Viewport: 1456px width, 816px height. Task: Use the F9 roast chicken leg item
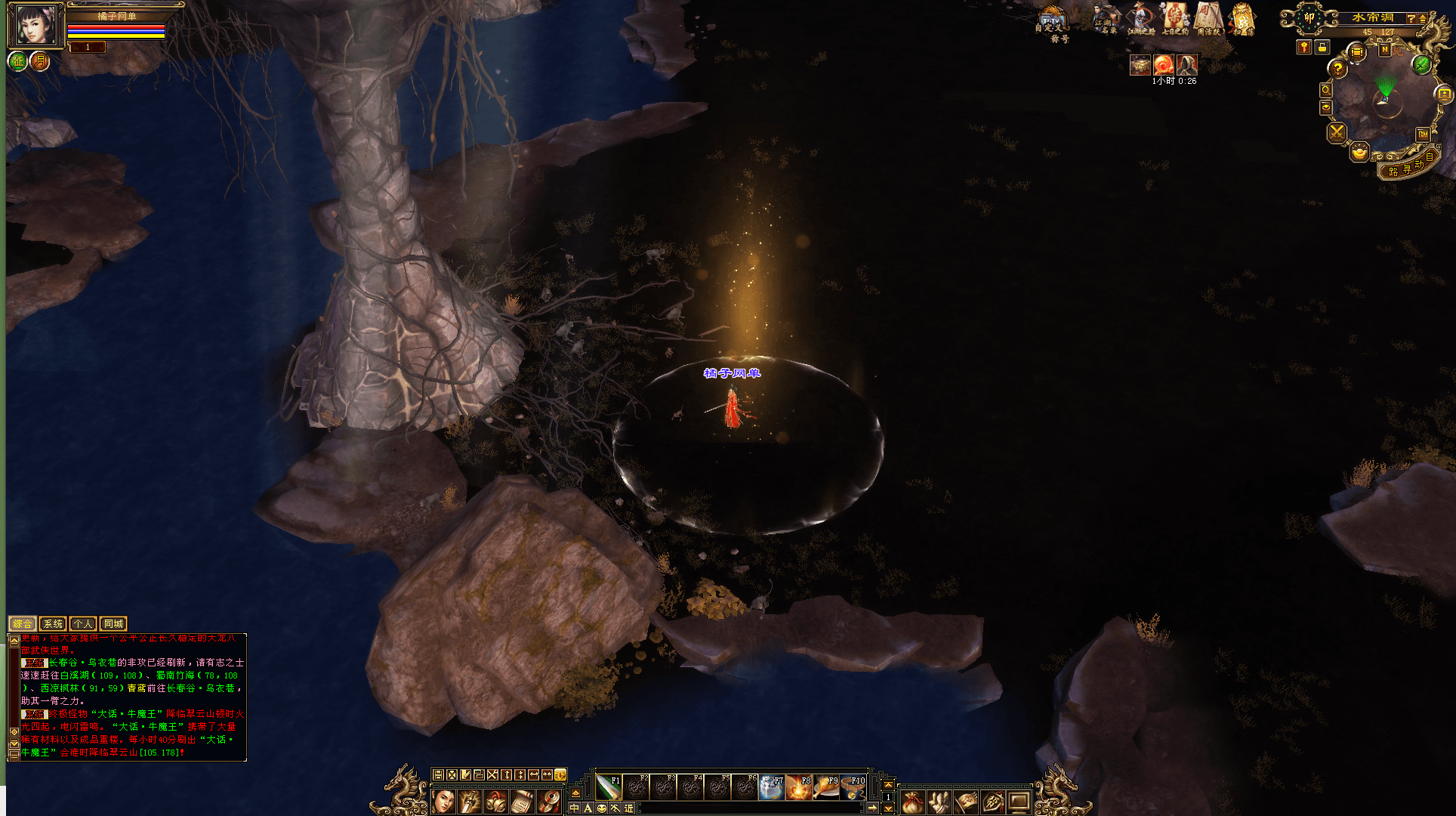pyautogui.click(x=826, y=787)
